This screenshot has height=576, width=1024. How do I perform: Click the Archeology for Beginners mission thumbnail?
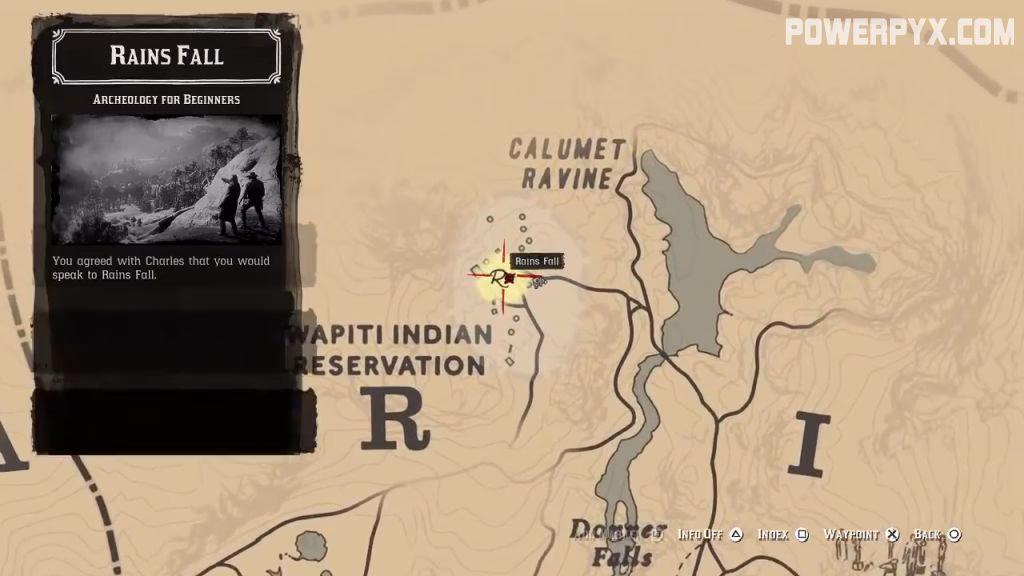[x=166, y=180]
